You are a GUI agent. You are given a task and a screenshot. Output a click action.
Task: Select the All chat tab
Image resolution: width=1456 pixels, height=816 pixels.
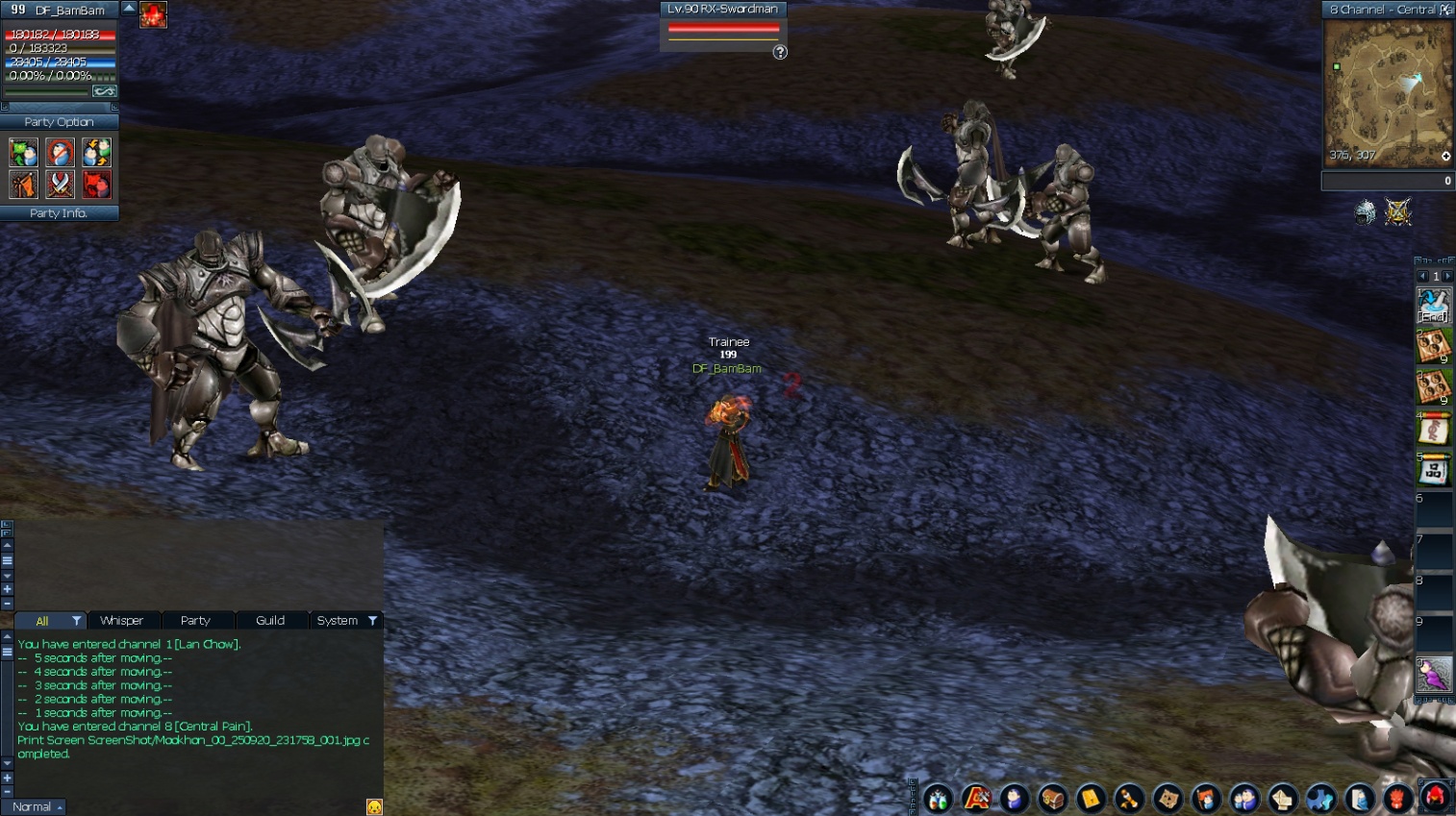coord(42,621)
